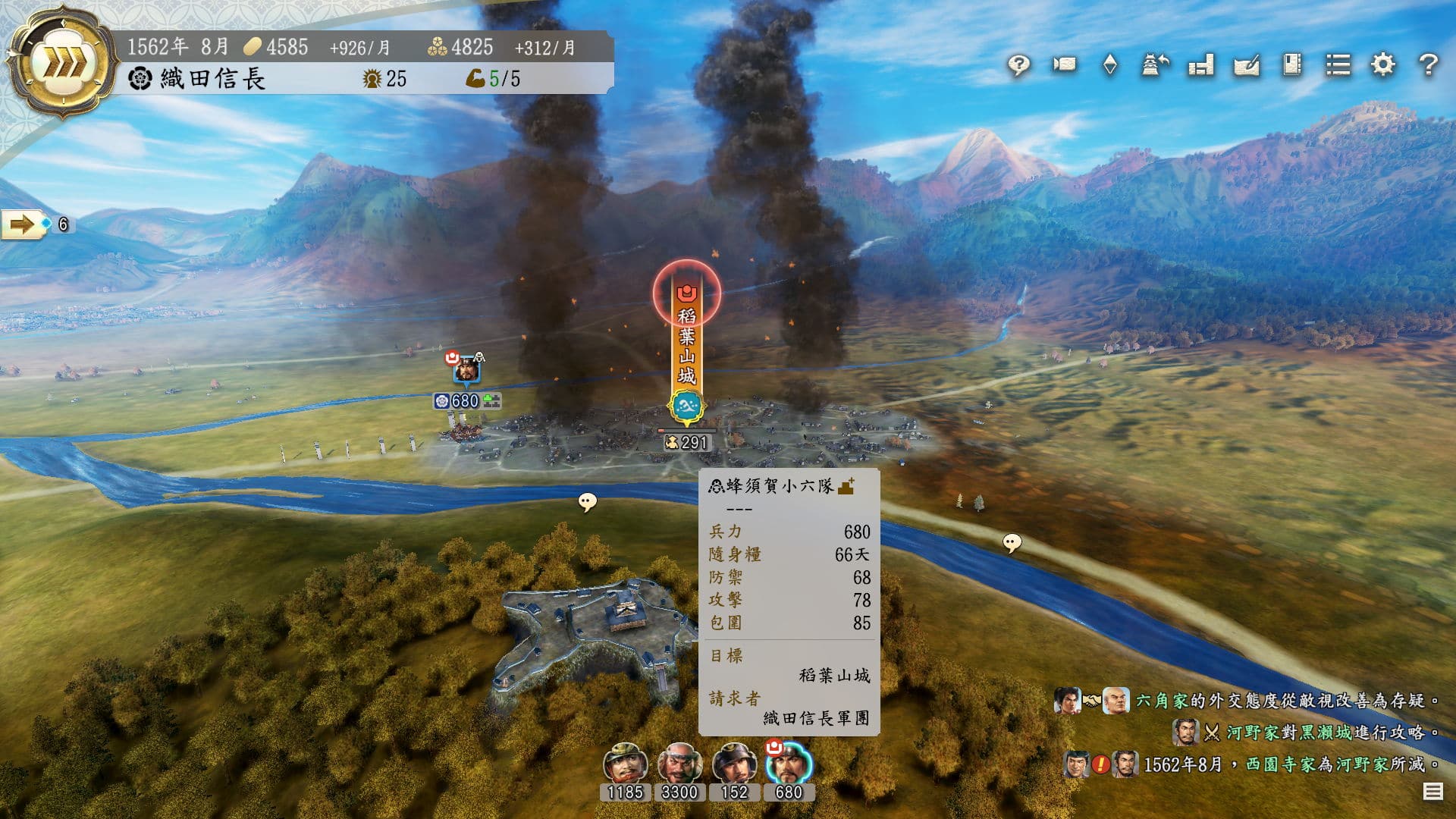
Task: Open the message log list icon
Action: coord(1432,792)
